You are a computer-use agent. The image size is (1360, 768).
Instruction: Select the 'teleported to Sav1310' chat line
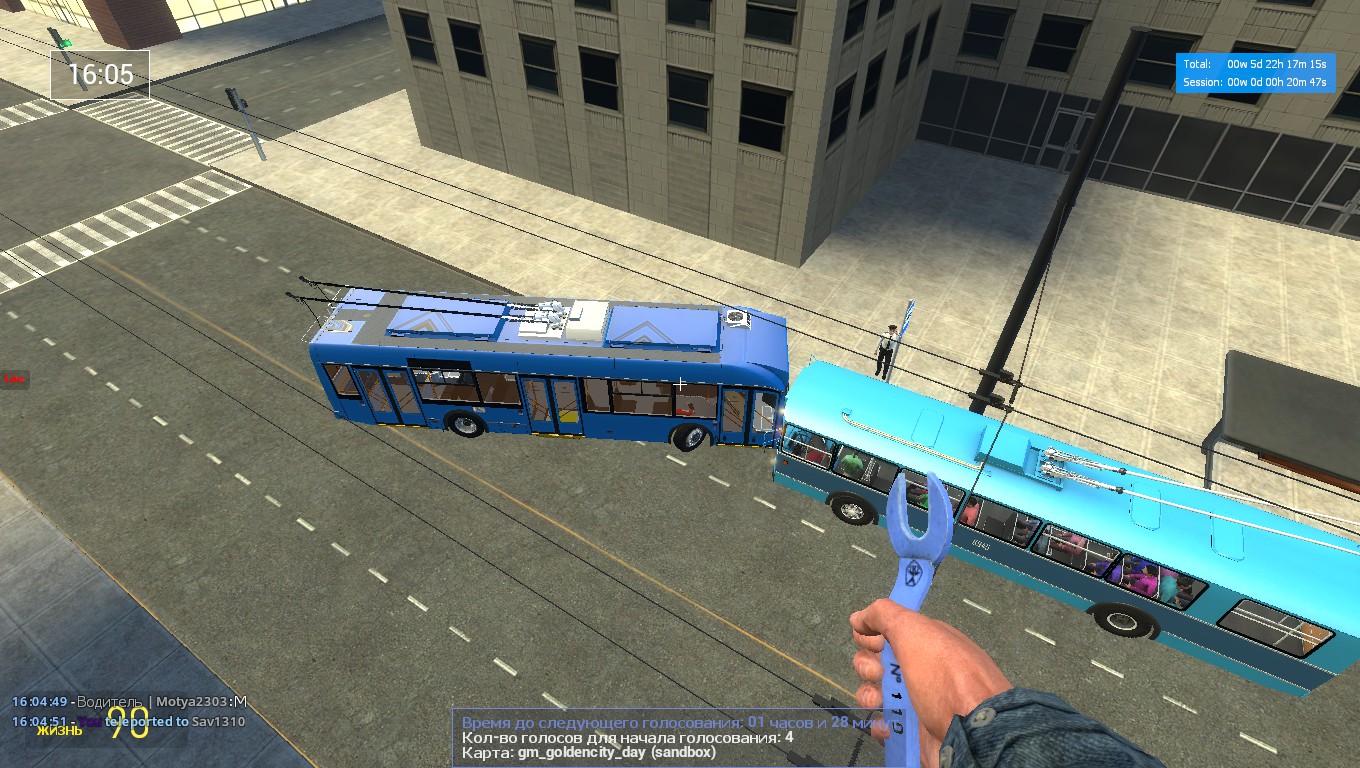tap(129, 721)
